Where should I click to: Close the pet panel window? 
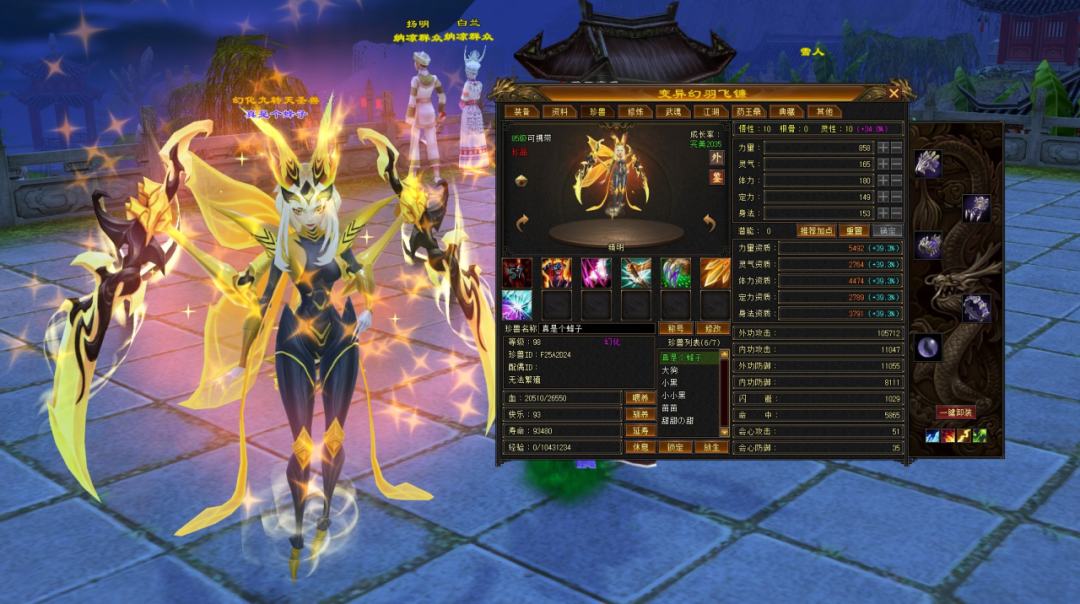pyautogui.click(x=894, y=93)
